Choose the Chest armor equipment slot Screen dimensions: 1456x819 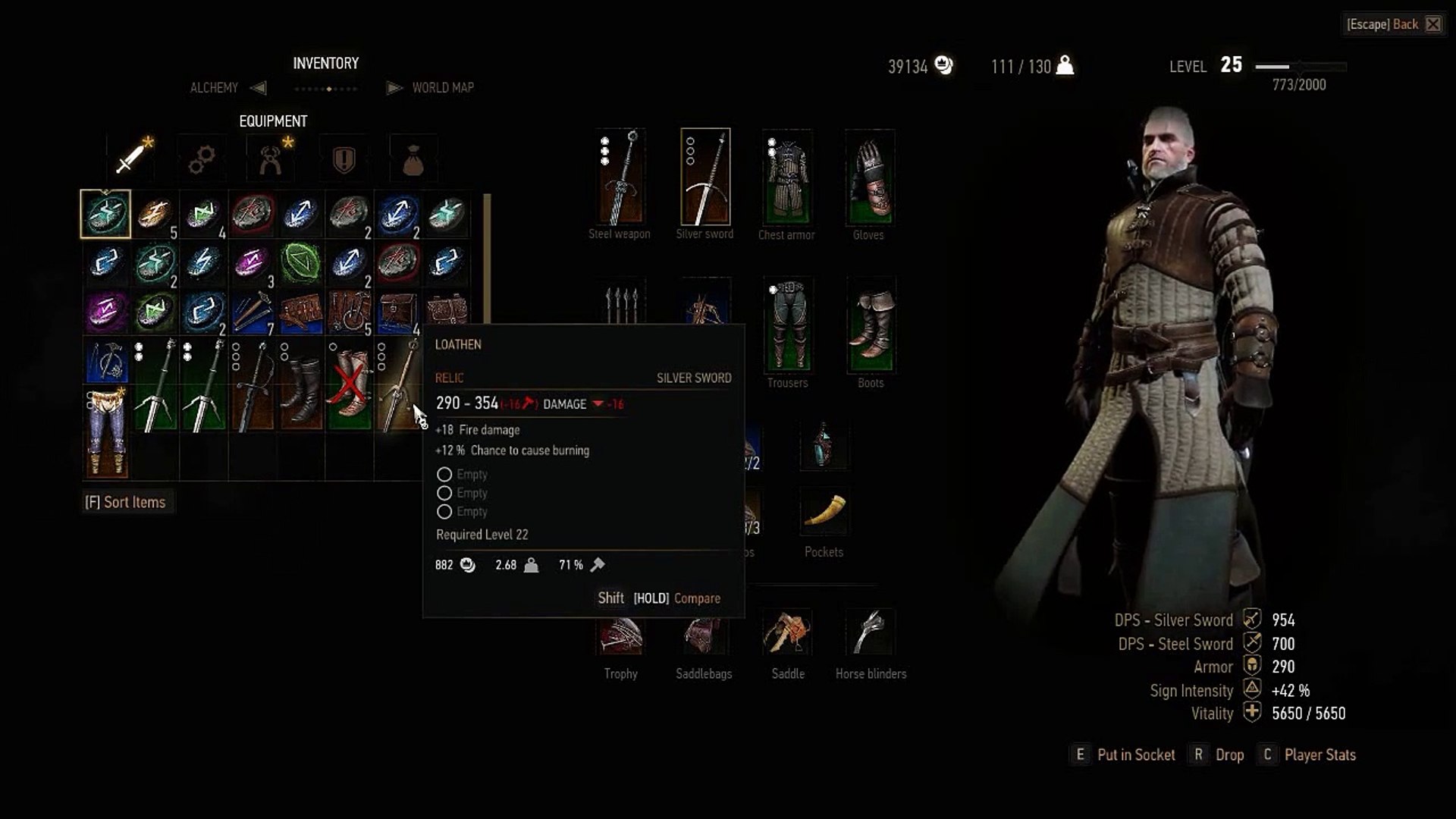pyautogui.click(x=787, y=178)
